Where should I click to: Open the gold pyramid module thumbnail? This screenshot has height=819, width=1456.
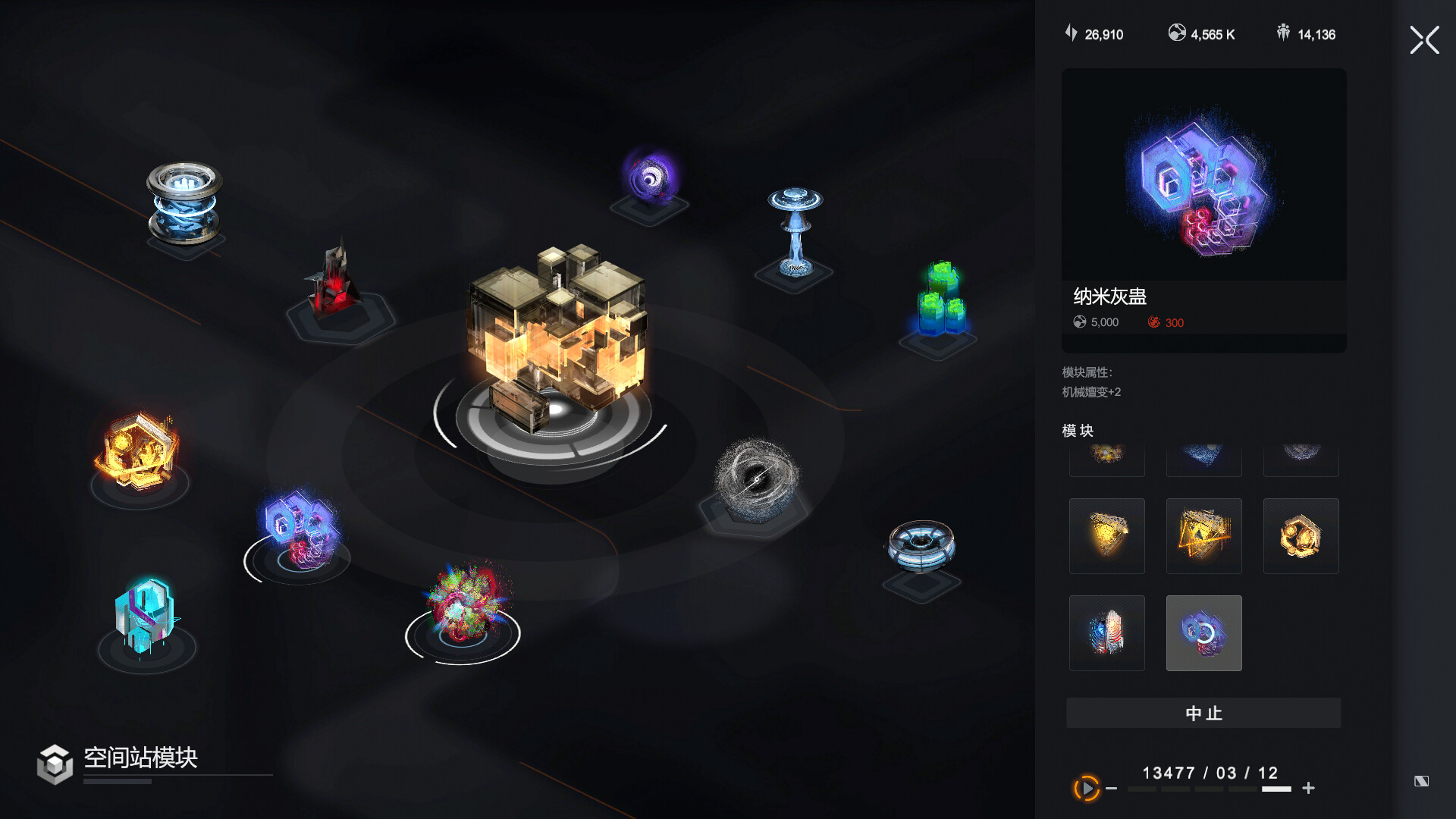pos(1203,536)
